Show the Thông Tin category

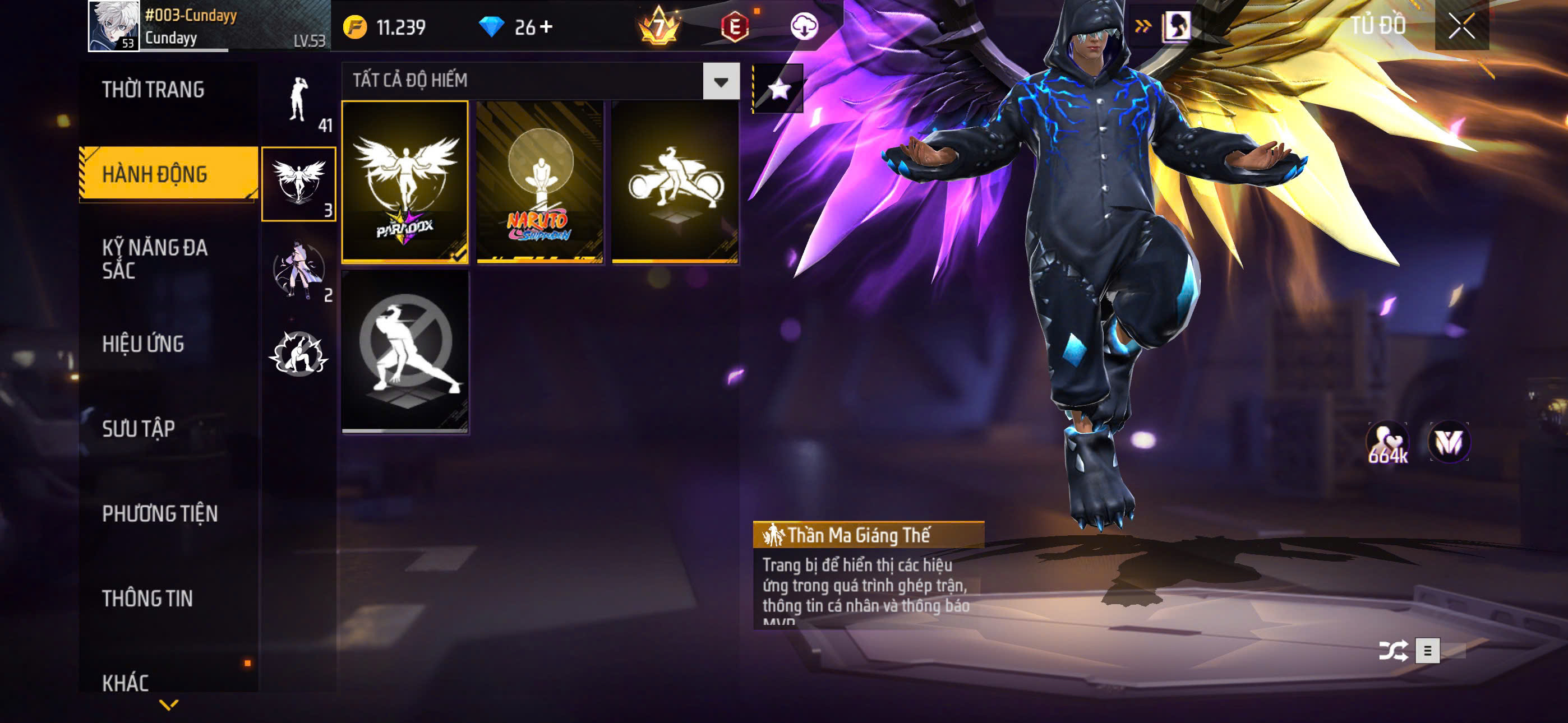[147, 599]
